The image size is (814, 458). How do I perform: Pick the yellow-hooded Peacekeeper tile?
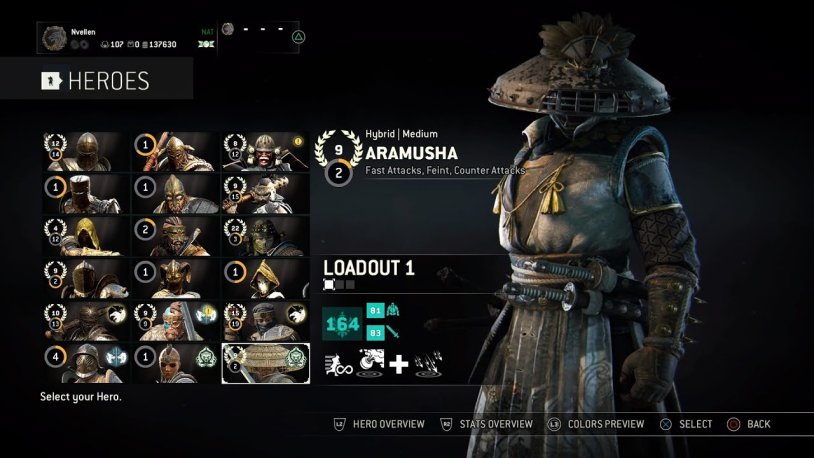pyautogui.click(x=87, y=236)
